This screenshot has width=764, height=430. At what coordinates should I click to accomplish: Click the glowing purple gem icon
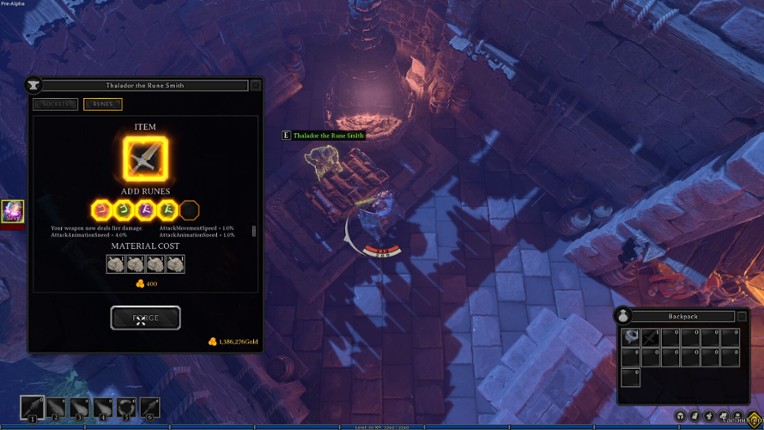pyautogui.click(x=12, y=211)
